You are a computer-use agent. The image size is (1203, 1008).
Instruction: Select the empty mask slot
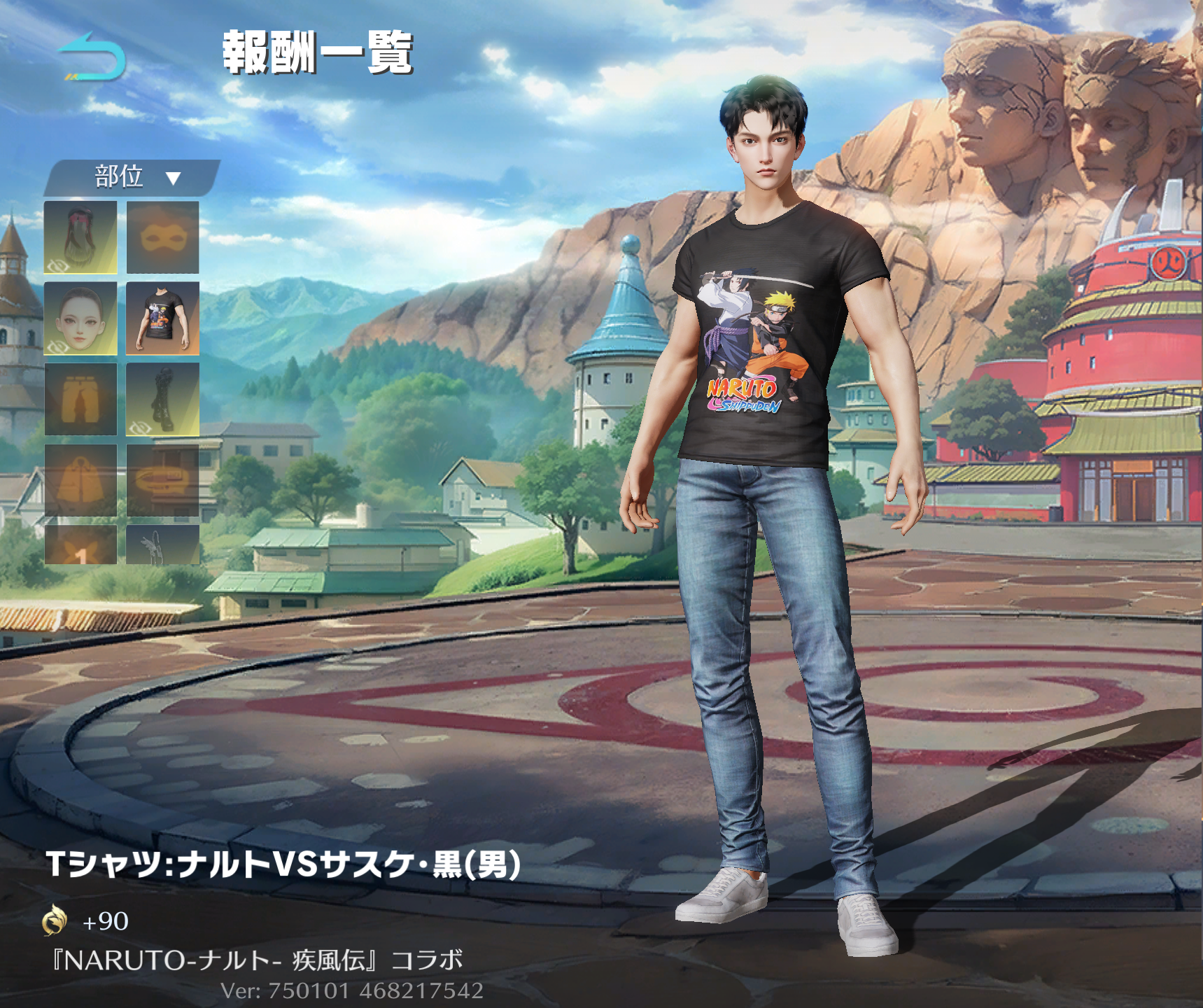click(162, 237)
